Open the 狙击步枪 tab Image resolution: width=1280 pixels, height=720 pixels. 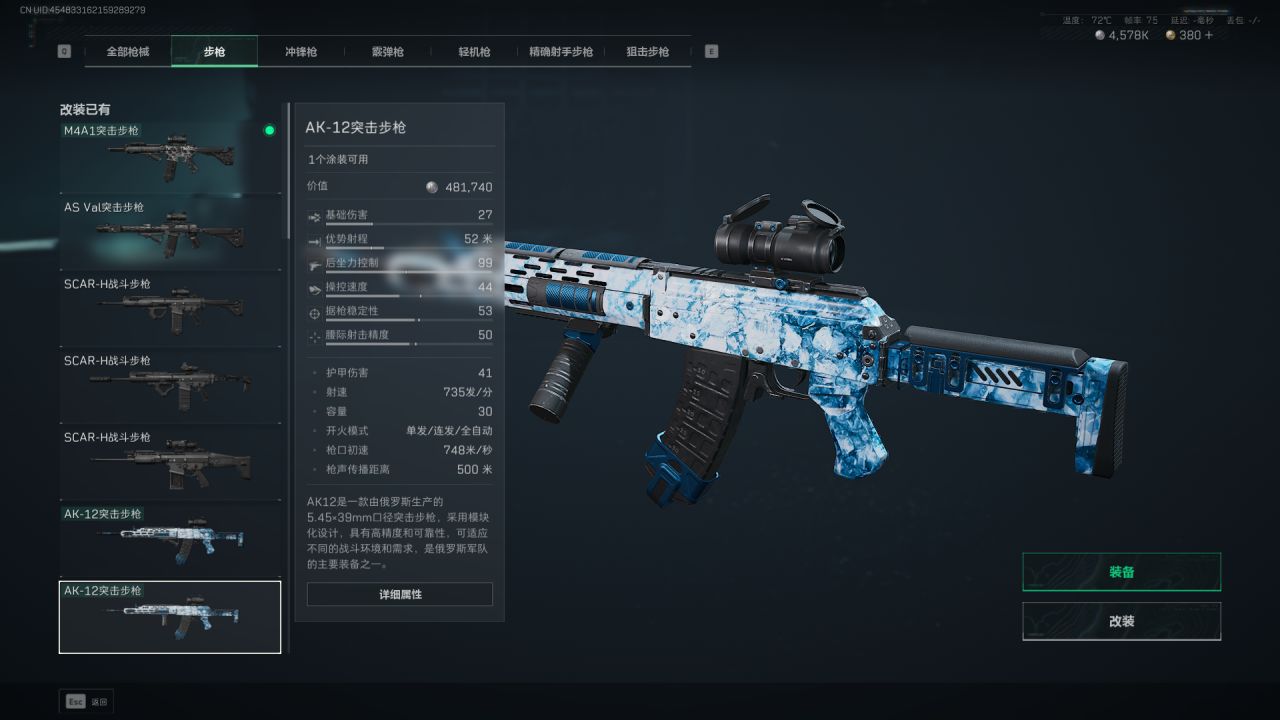pos(647,52)
